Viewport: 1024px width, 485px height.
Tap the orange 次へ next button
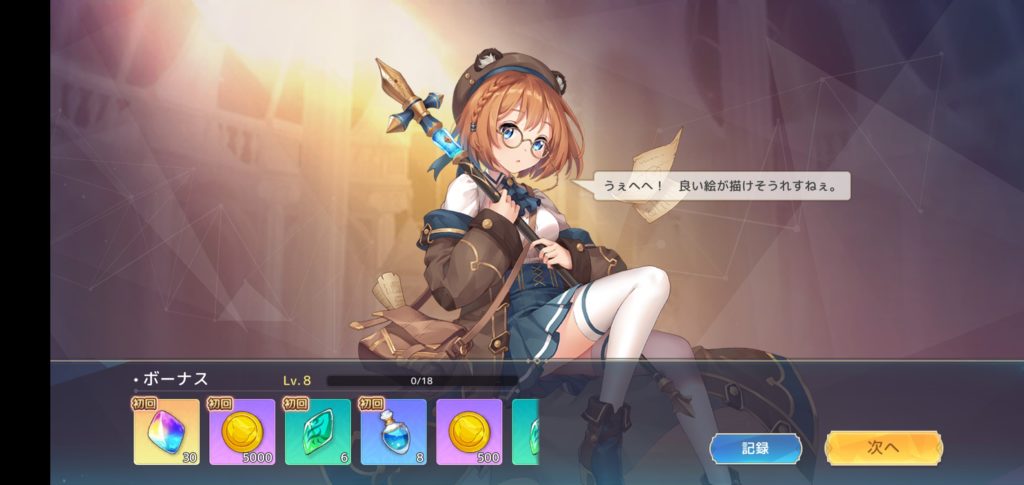[882, 447]
